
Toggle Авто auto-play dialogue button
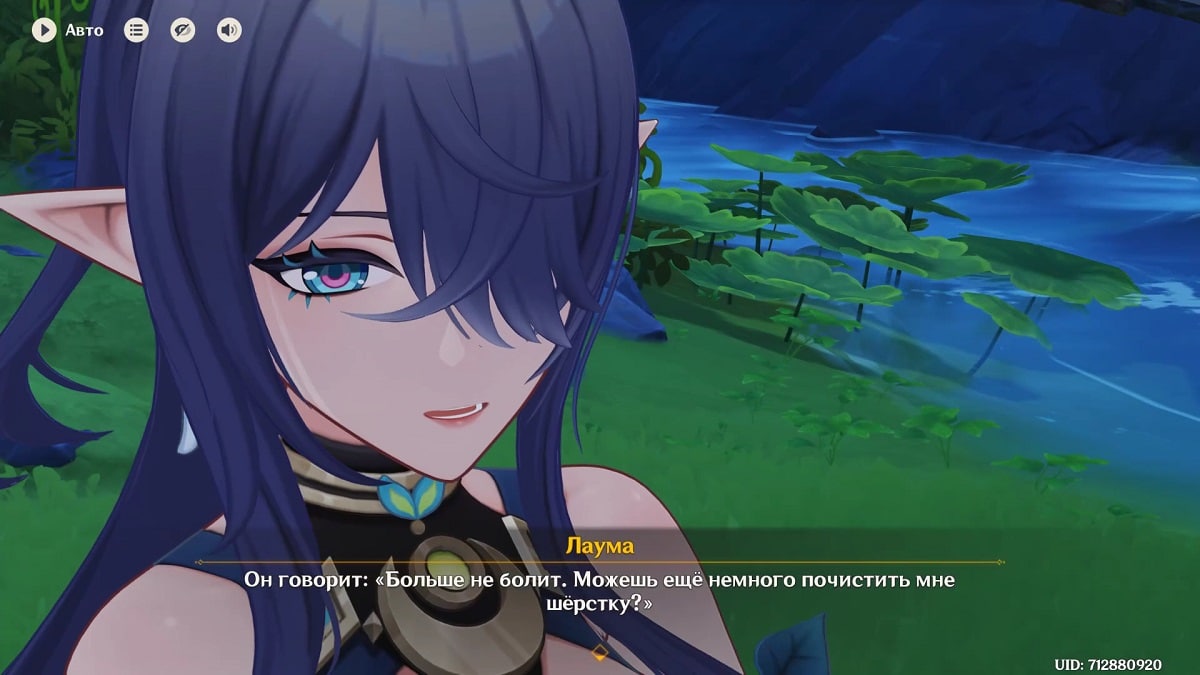pyautogui.click(x=44, y=30)
